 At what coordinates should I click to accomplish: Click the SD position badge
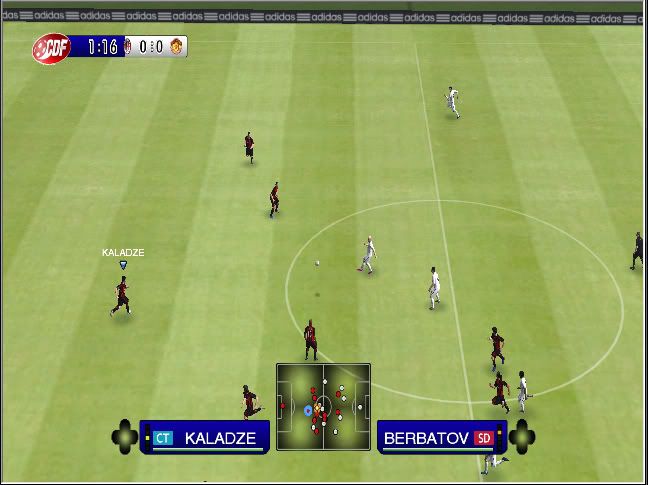tap(484, 438)
